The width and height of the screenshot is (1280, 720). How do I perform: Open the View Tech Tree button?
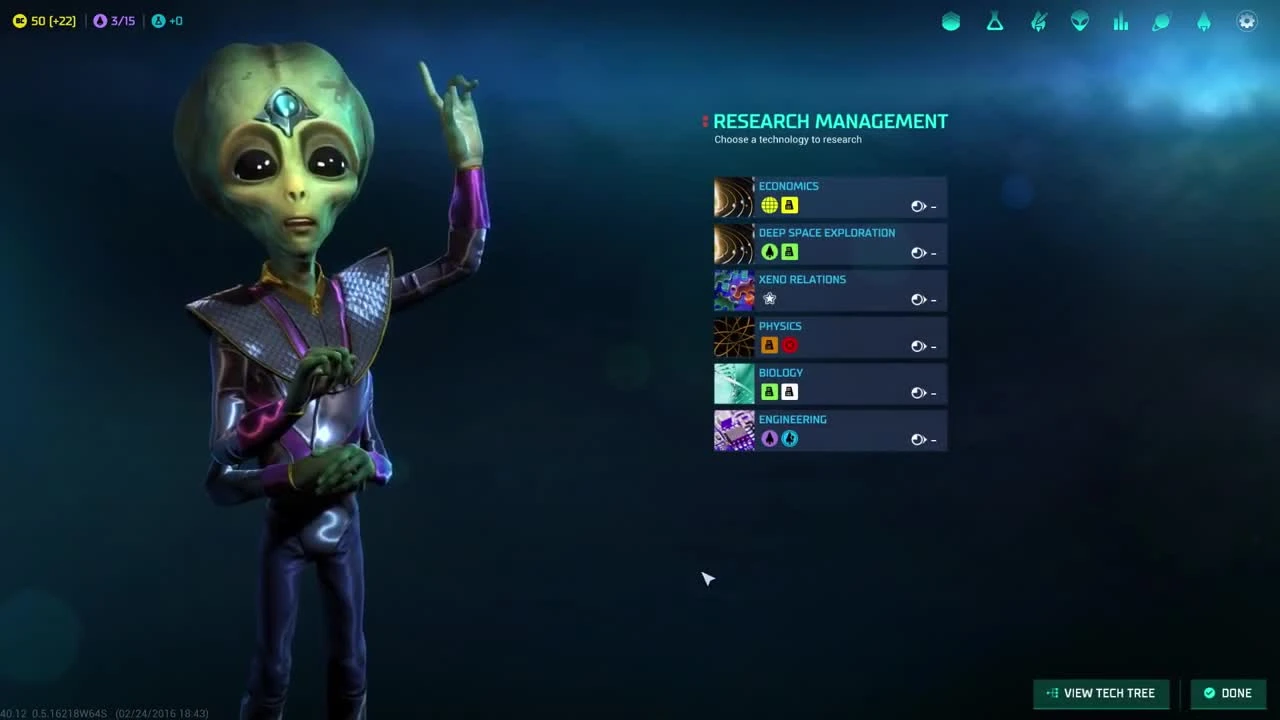(x=1100, y=692)
